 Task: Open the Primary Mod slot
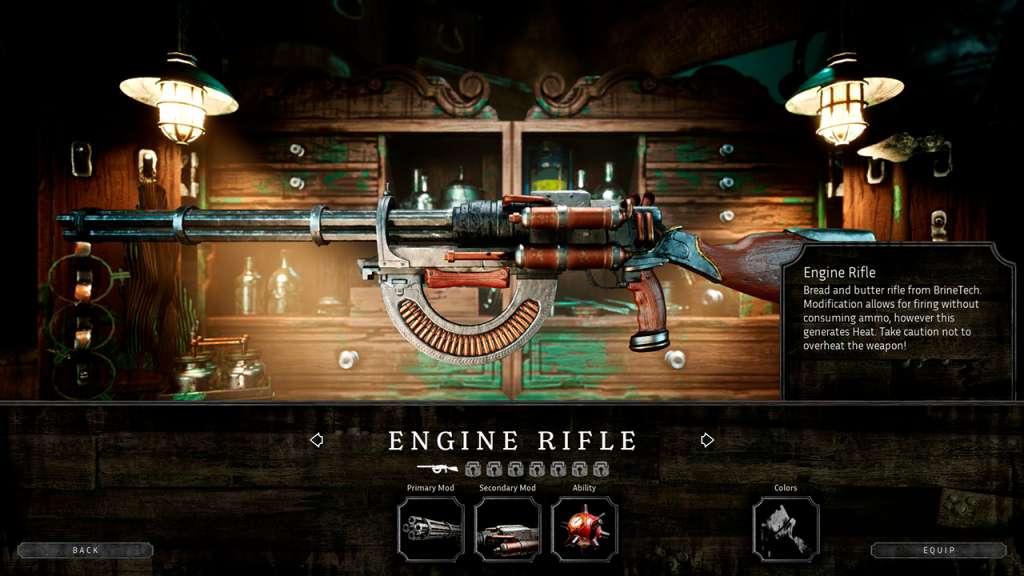[431, 528]
